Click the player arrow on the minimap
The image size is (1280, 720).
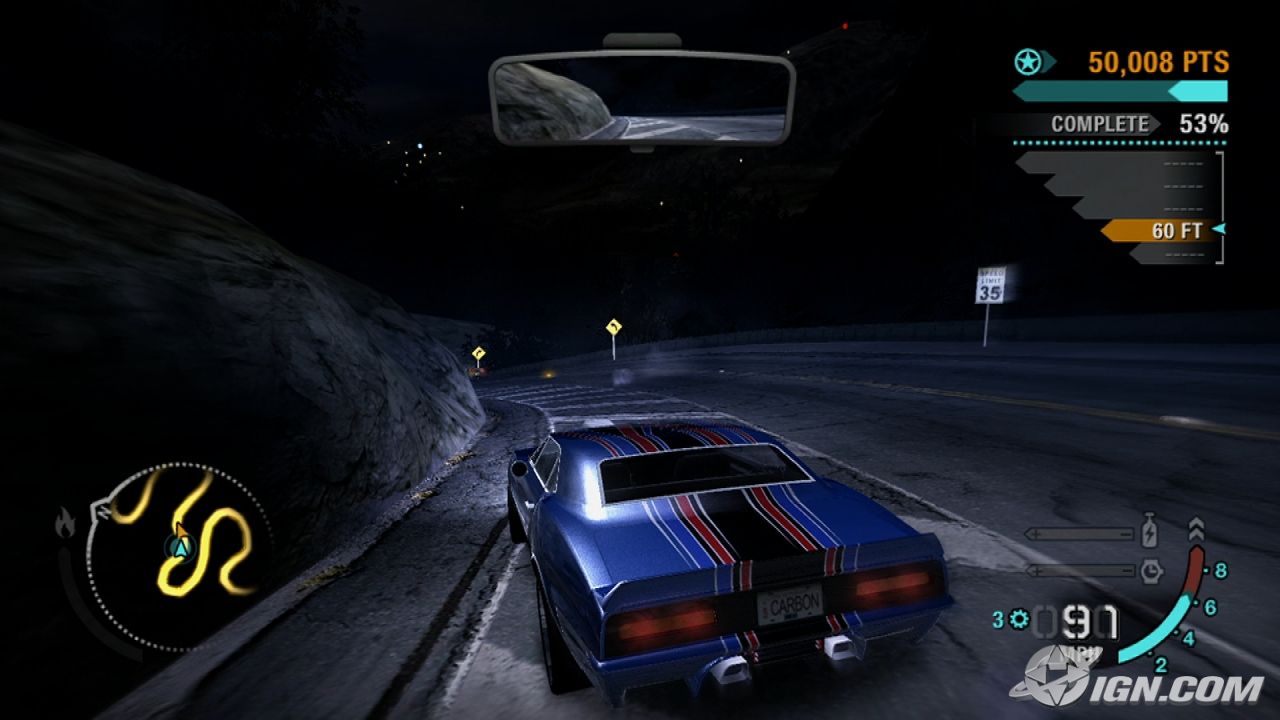[x=181, y=547]
